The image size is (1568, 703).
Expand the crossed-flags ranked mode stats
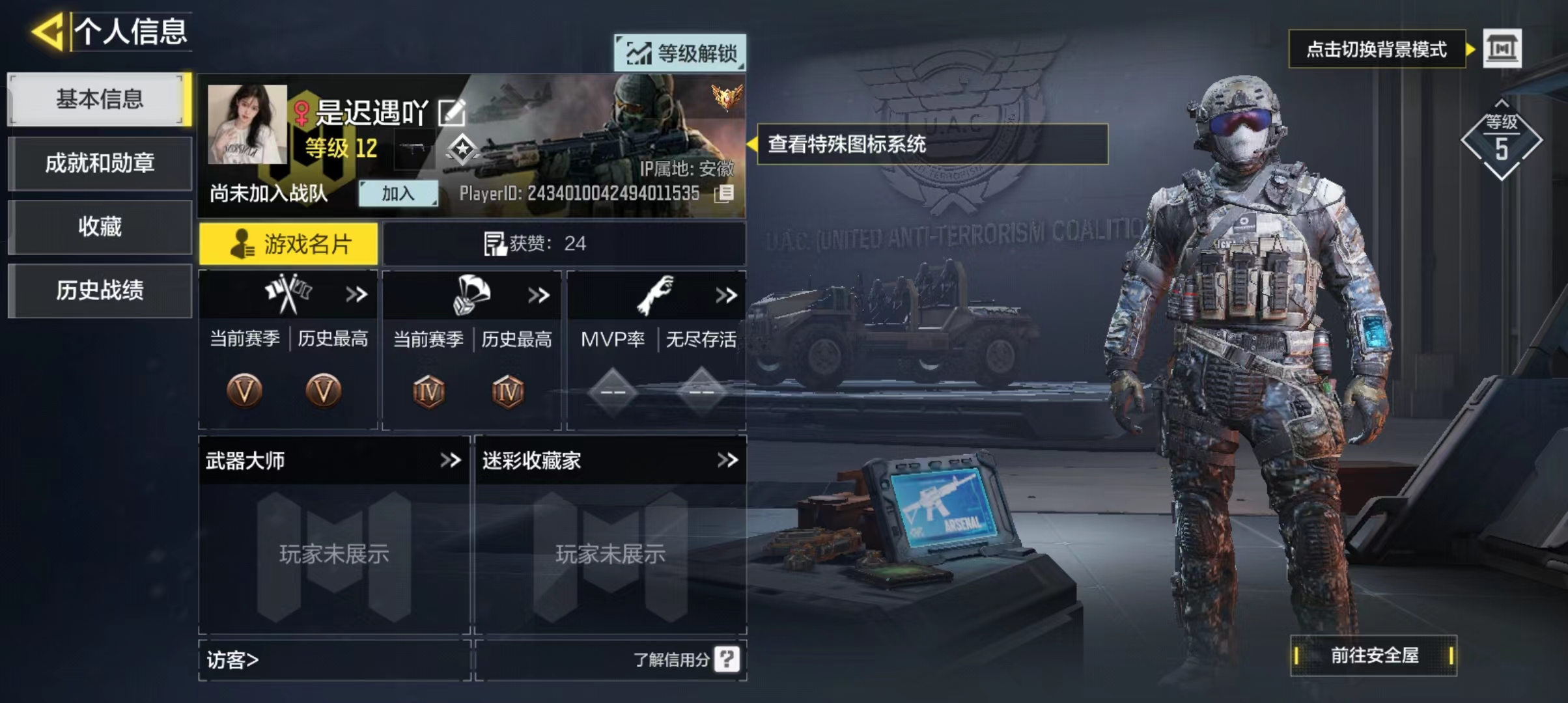click(x=356, y=295)
